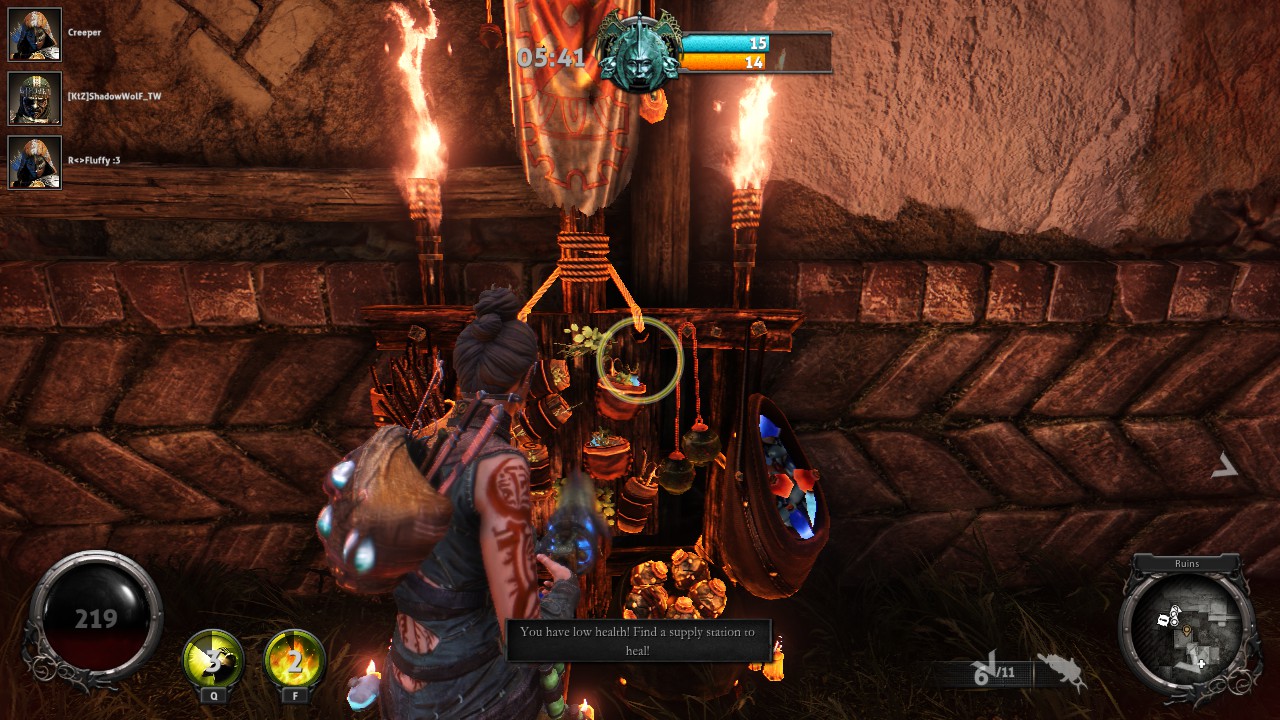Choose the R<>Fluffy :3 player portrait
Image resolution: width=1280 pixels, height=720 pixels.
tap(35, 162)
